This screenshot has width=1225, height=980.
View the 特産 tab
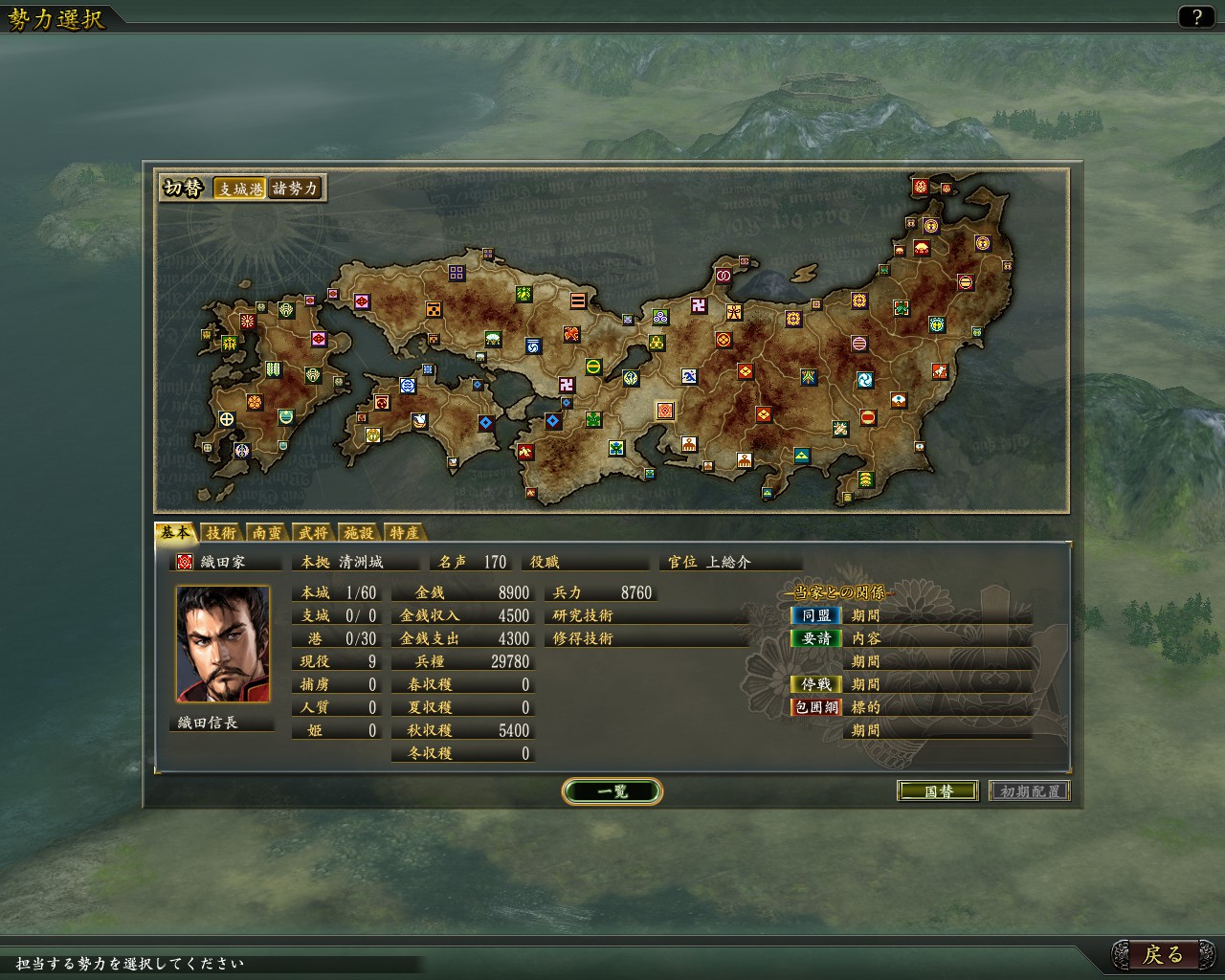coord(404,533)
